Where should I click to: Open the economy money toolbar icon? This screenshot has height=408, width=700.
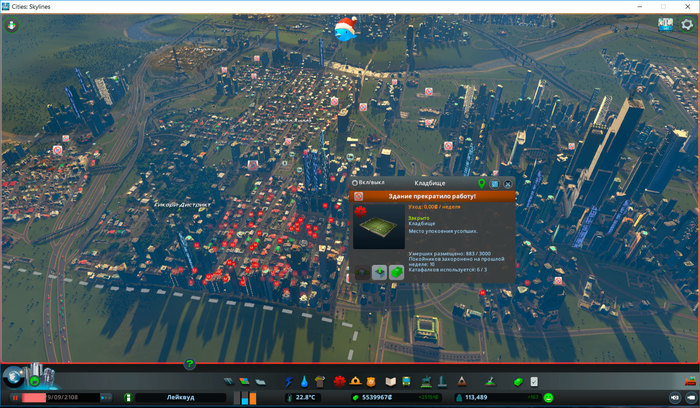click(x=518, y=381)
